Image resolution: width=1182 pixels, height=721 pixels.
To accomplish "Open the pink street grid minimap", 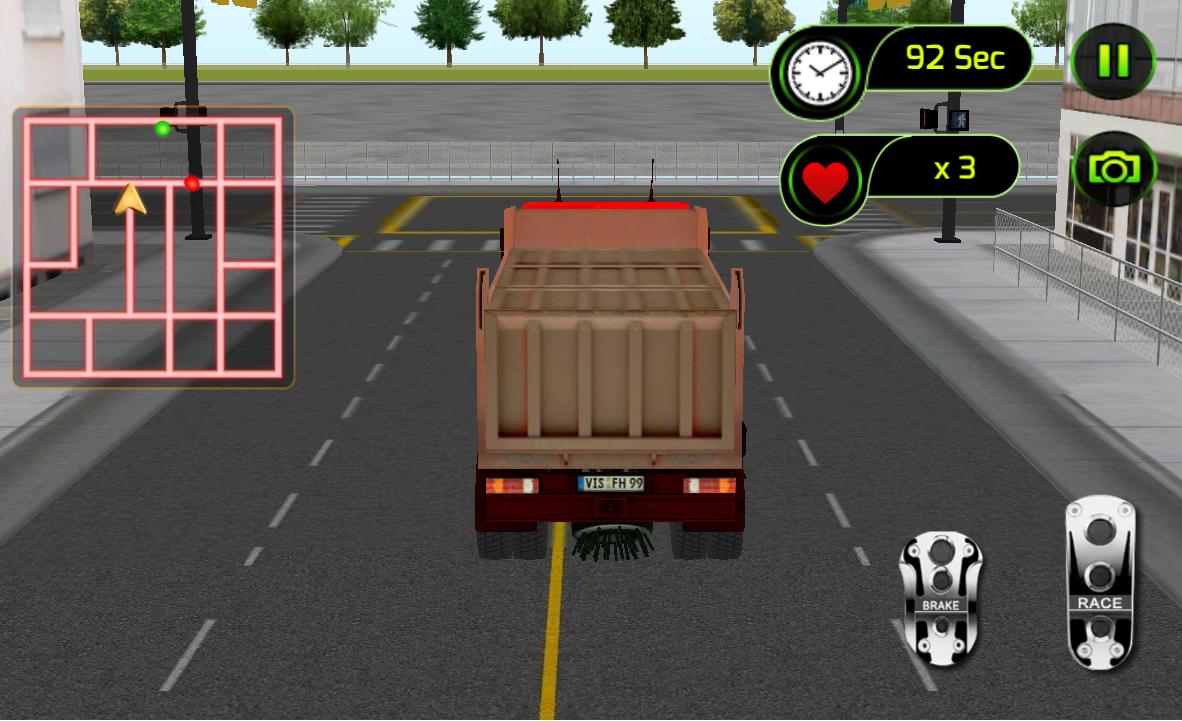I will (x=153, y=247).
